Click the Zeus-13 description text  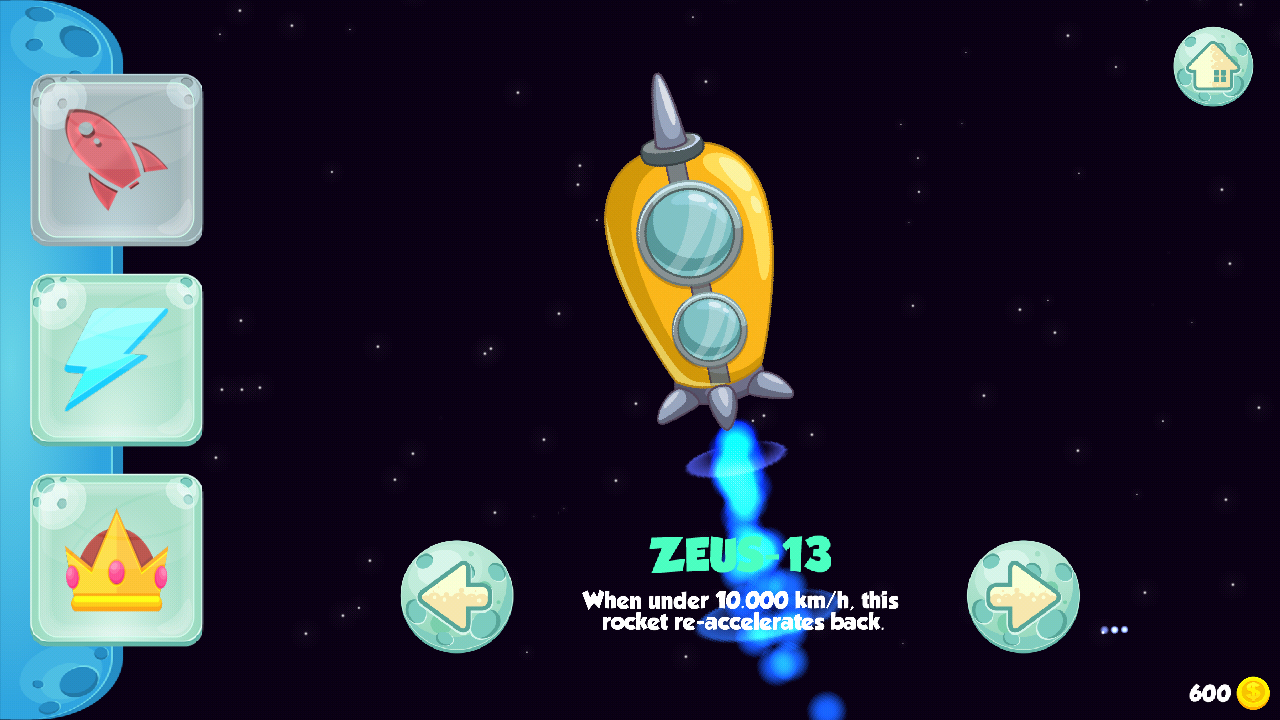click(x=740, y=610)
